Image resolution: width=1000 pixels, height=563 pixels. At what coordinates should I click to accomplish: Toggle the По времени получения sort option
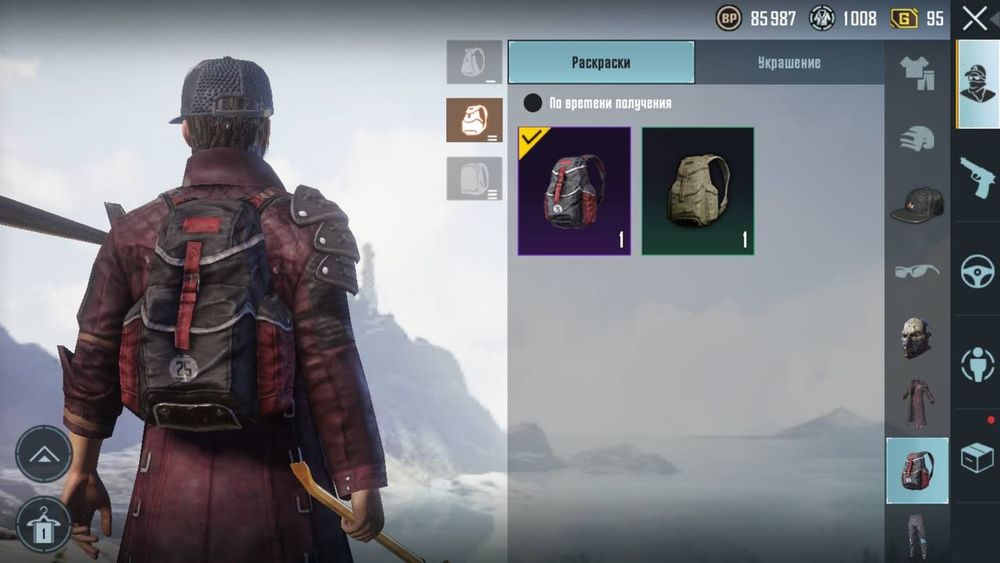coord(533,103)
